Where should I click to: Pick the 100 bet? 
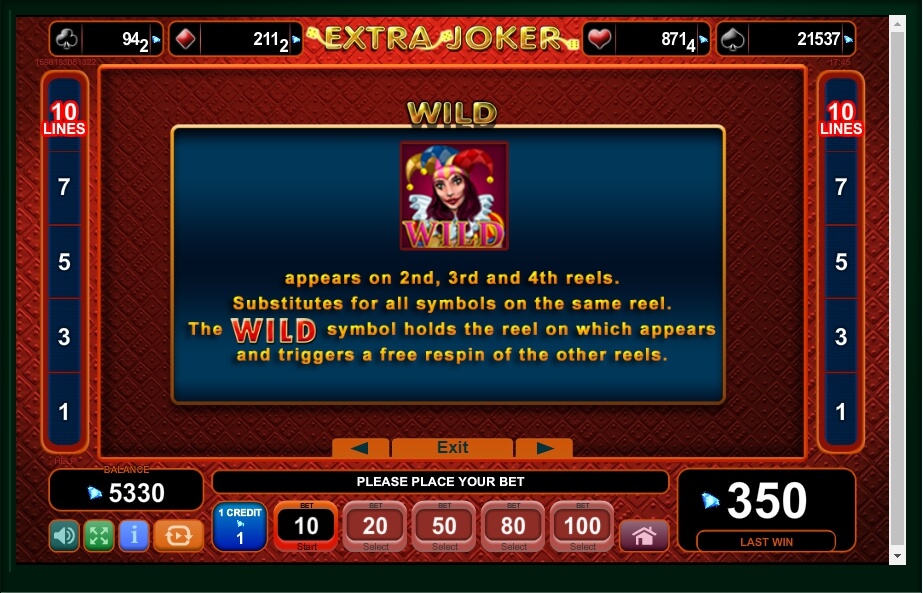point(583,526)
